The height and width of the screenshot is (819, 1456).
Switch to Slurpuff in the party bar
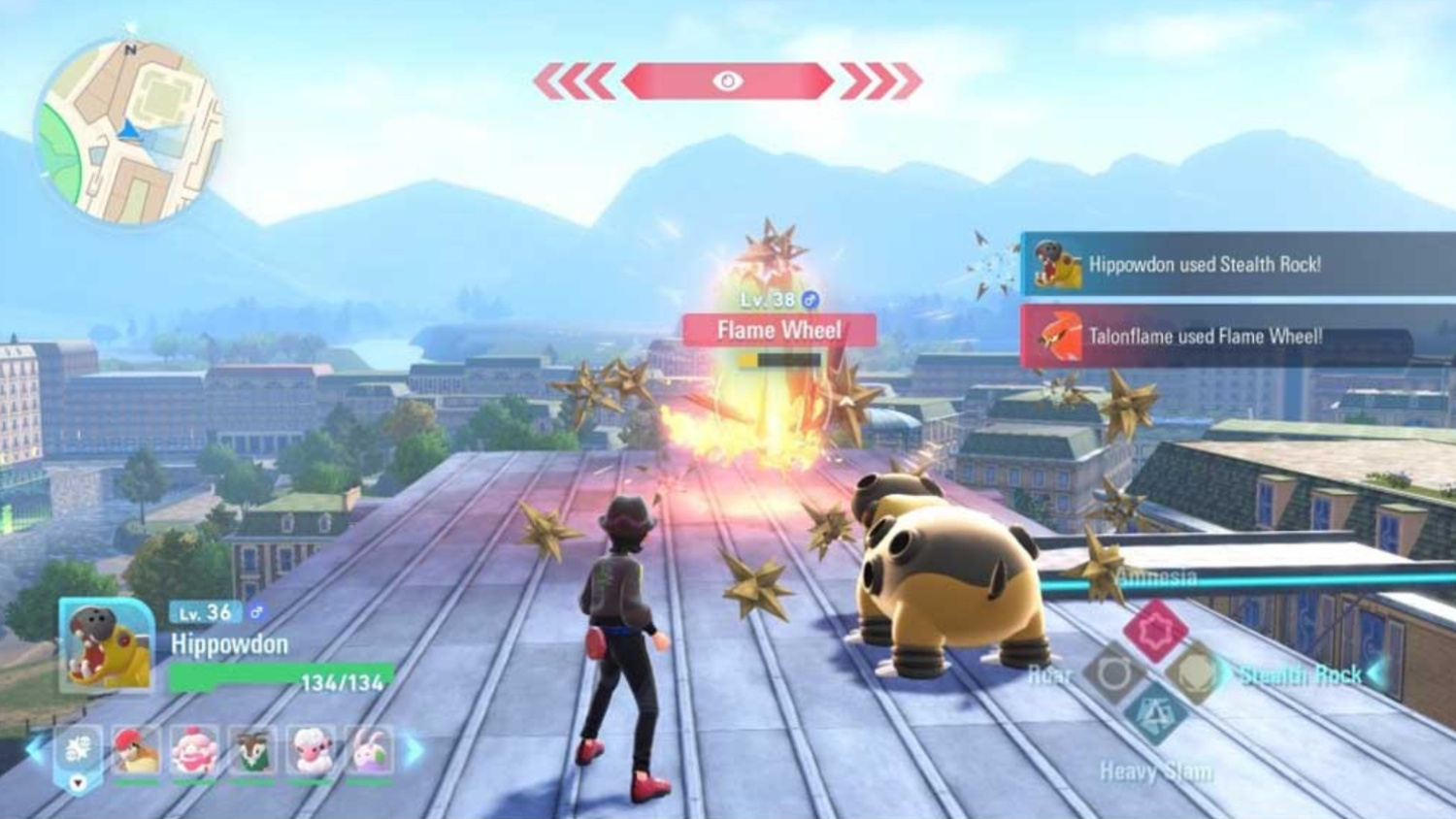coord(194,750)
